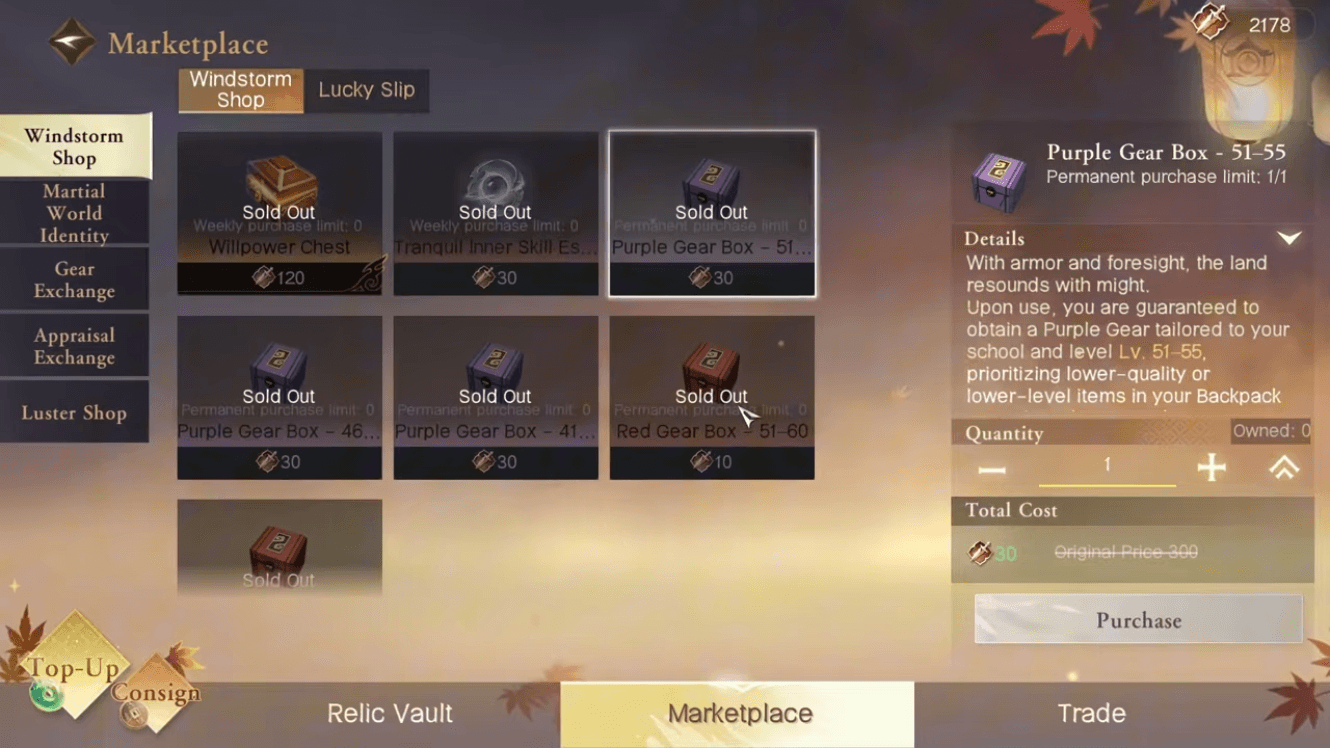Decrease quantity with the minus button

point(991,469)
